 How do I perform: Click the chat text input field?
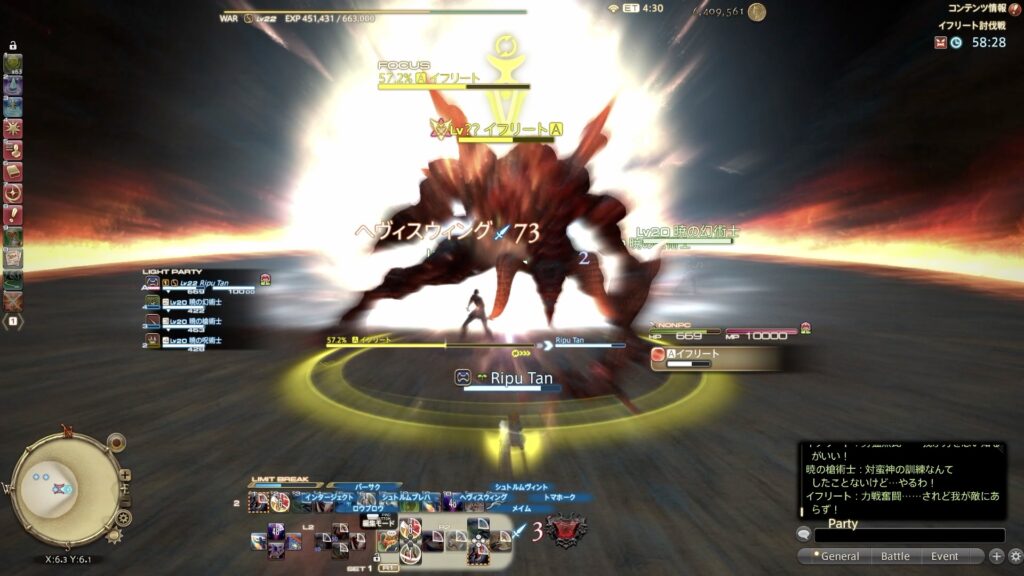[x=908, y=536]
